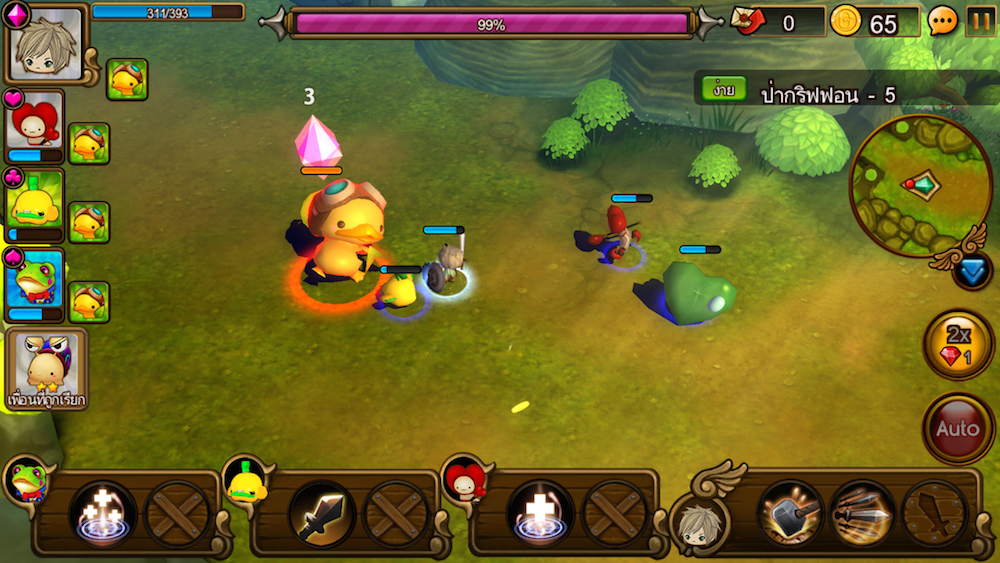This screenshot has width=1000, height=563.
Task: Toggle the Auto battle button
Action: click(x=957, y=429)
